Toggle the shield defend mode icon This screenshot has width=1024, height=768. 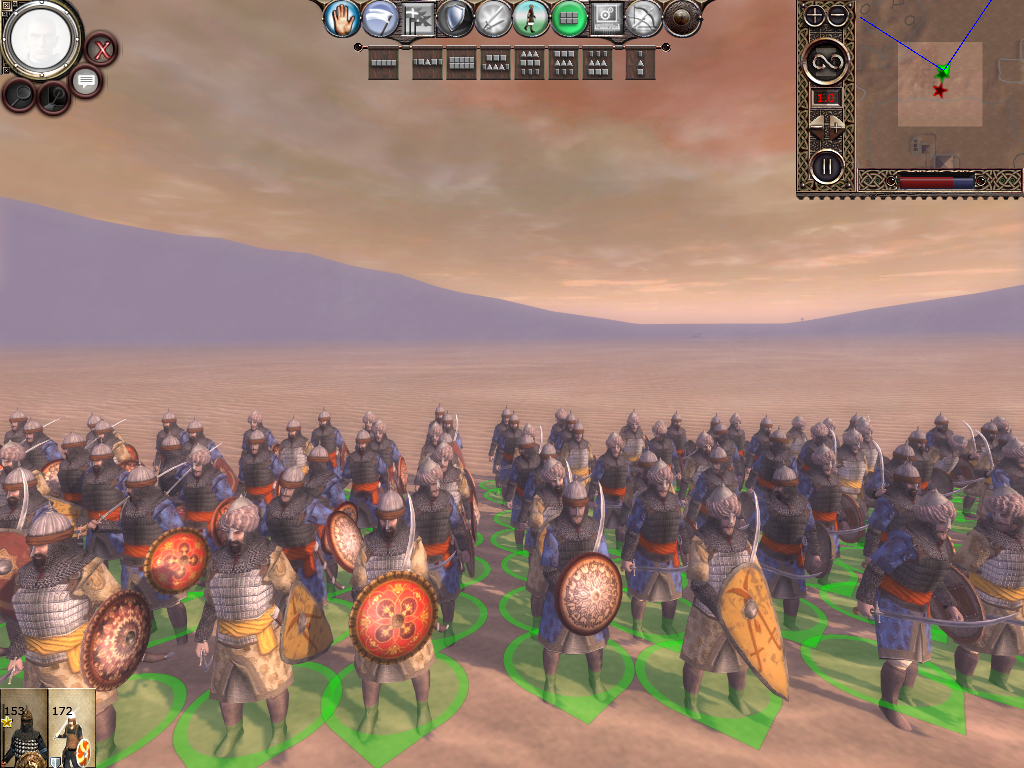tap(456, 18)
